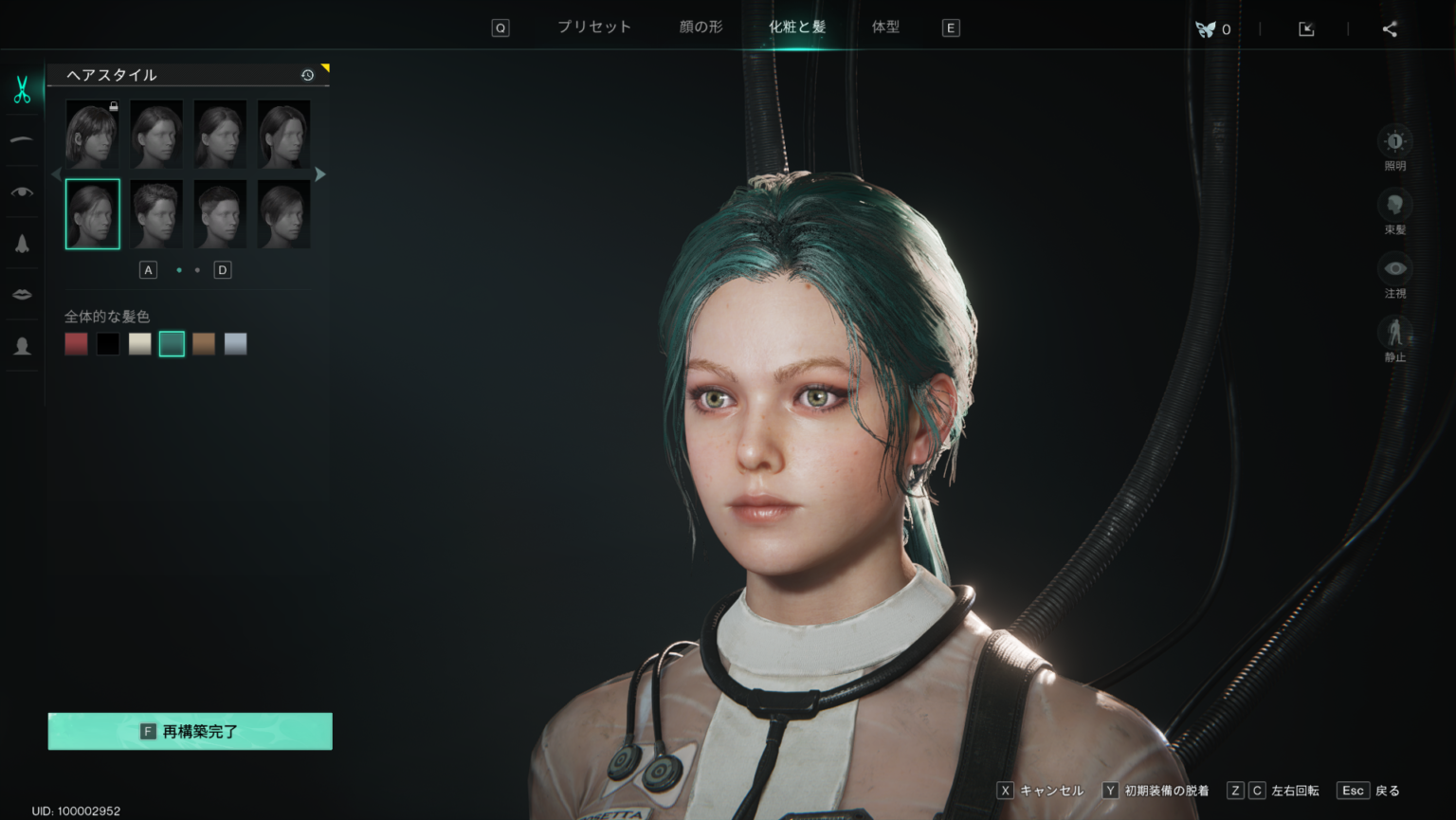Switch to the プリセット tab
Image resolution: width=1456 pixels, height=820 pixels.
coord(593,27)
